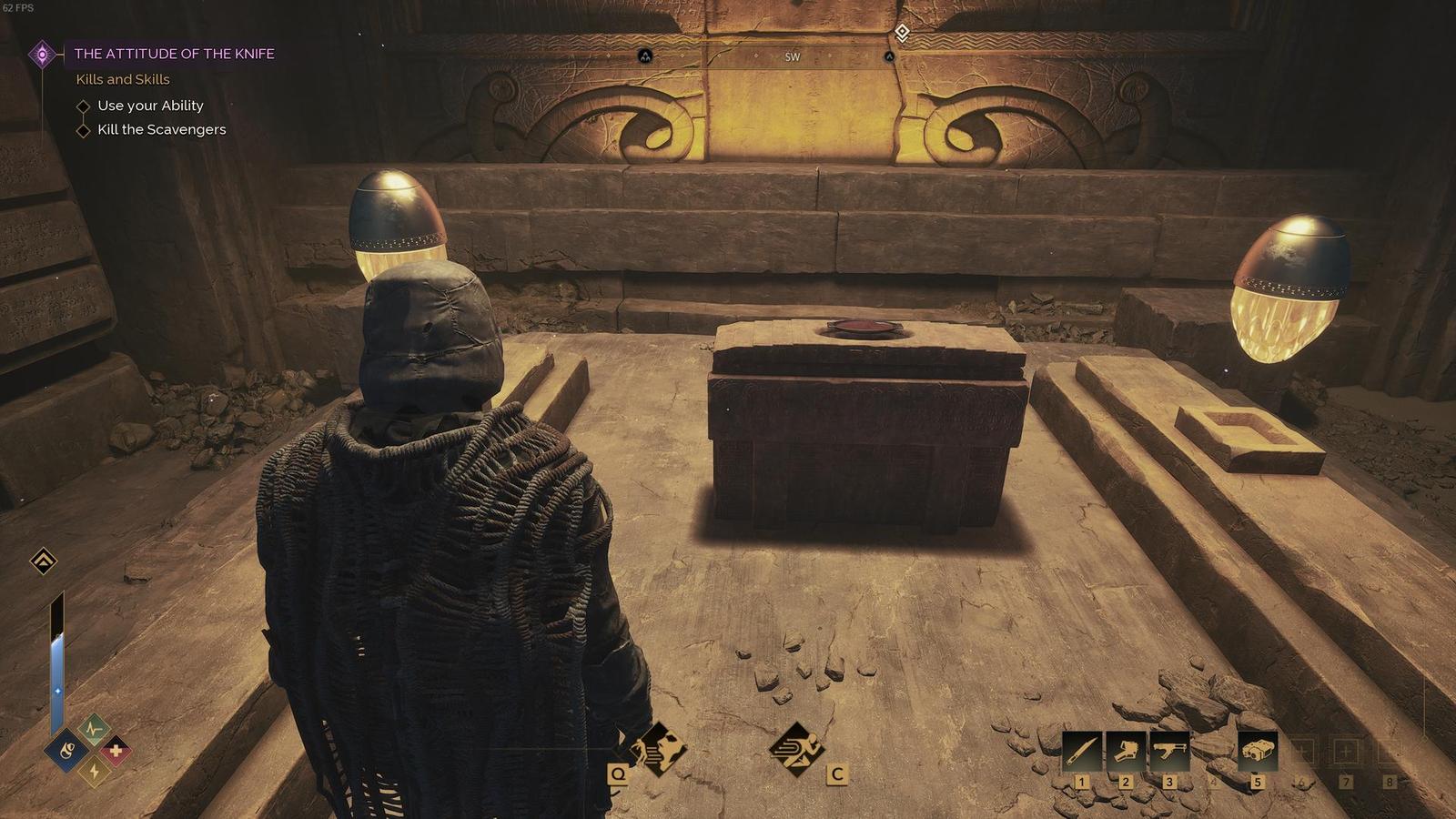Expand the waypoint diamond on the compass
This screenshot has width=1456, height=819.
[x=901, y=30]
